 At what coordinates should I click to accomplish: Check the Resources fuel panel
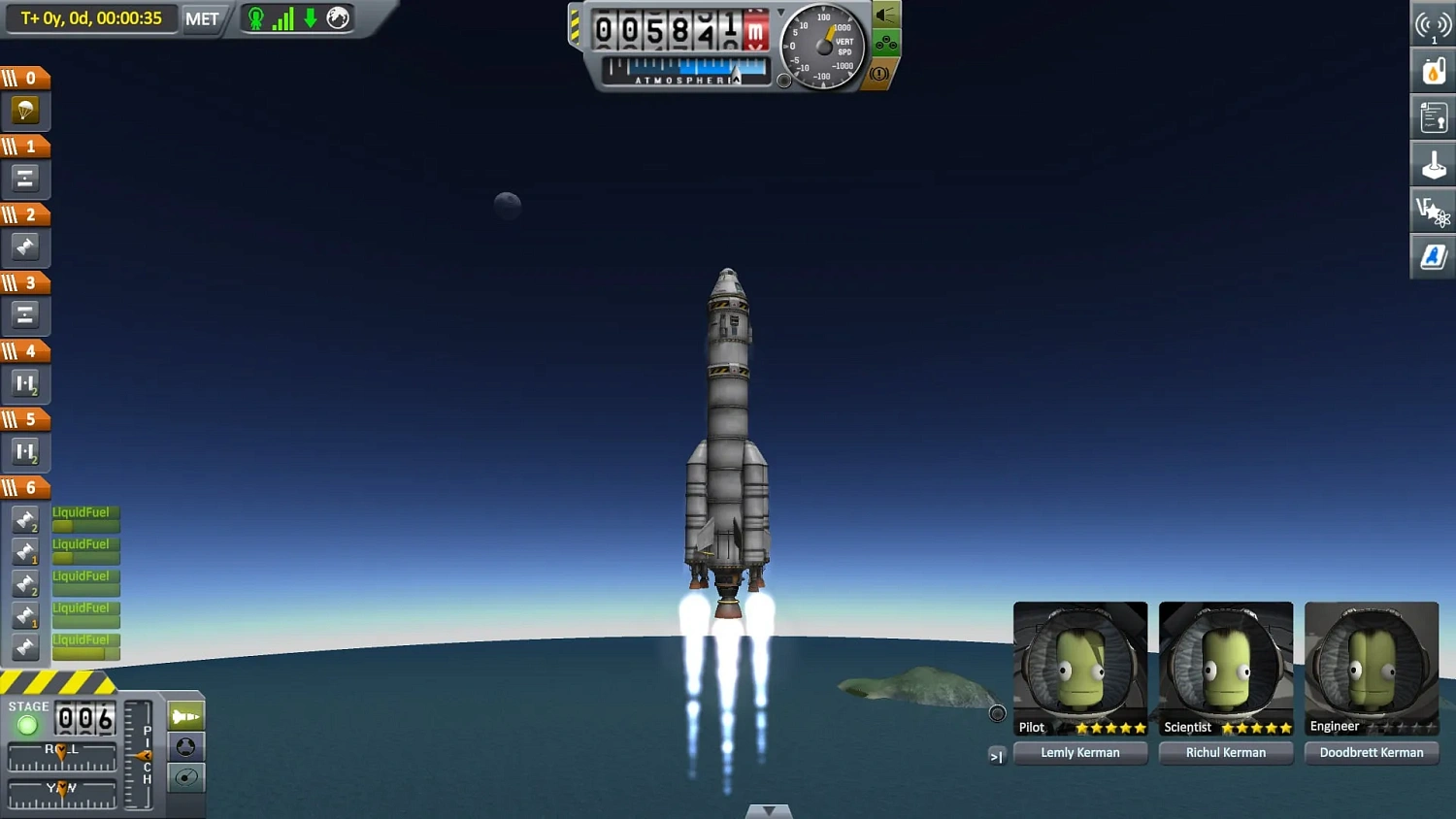pyautogui.click(x=1433, y=70)
